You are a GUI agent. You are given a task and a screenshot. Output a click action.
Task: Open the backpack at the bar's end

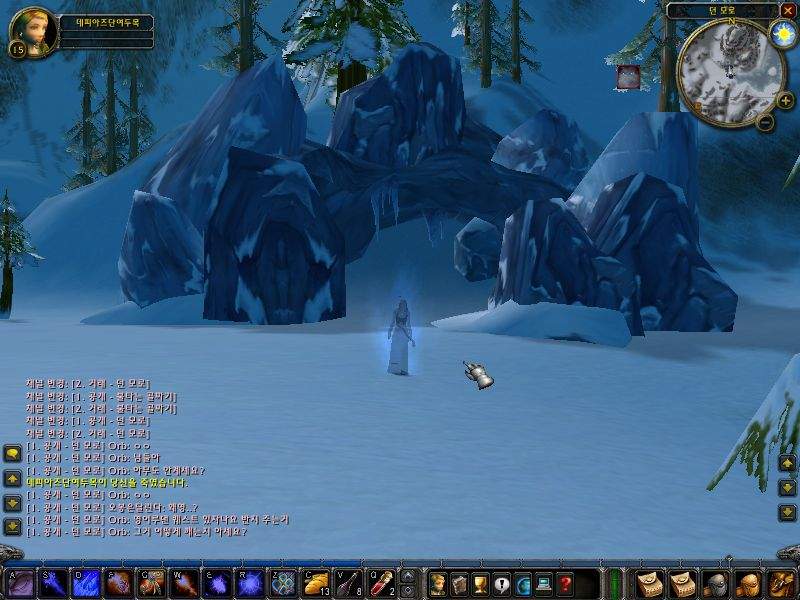pos(777,583)
